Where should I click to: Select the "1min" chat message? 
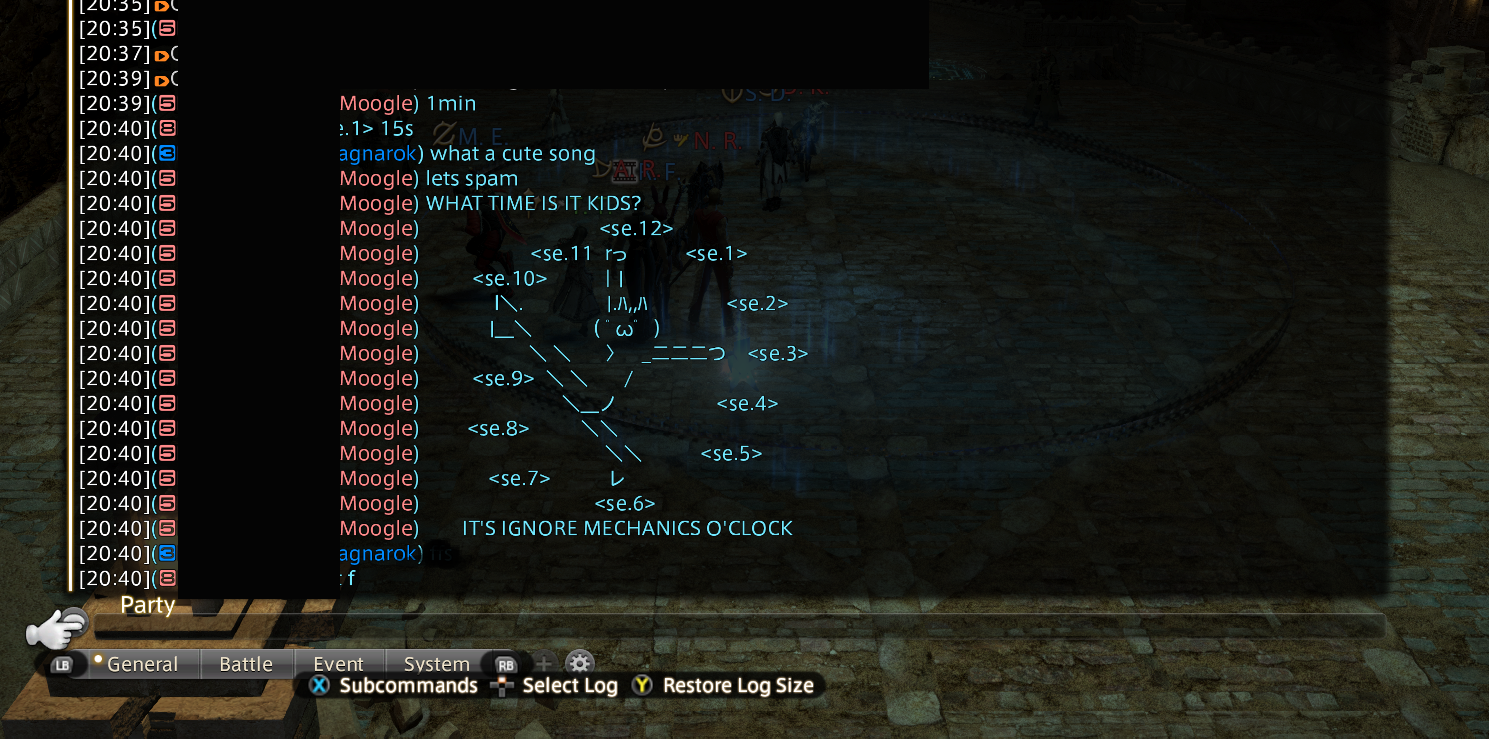[x=451, y=104]
